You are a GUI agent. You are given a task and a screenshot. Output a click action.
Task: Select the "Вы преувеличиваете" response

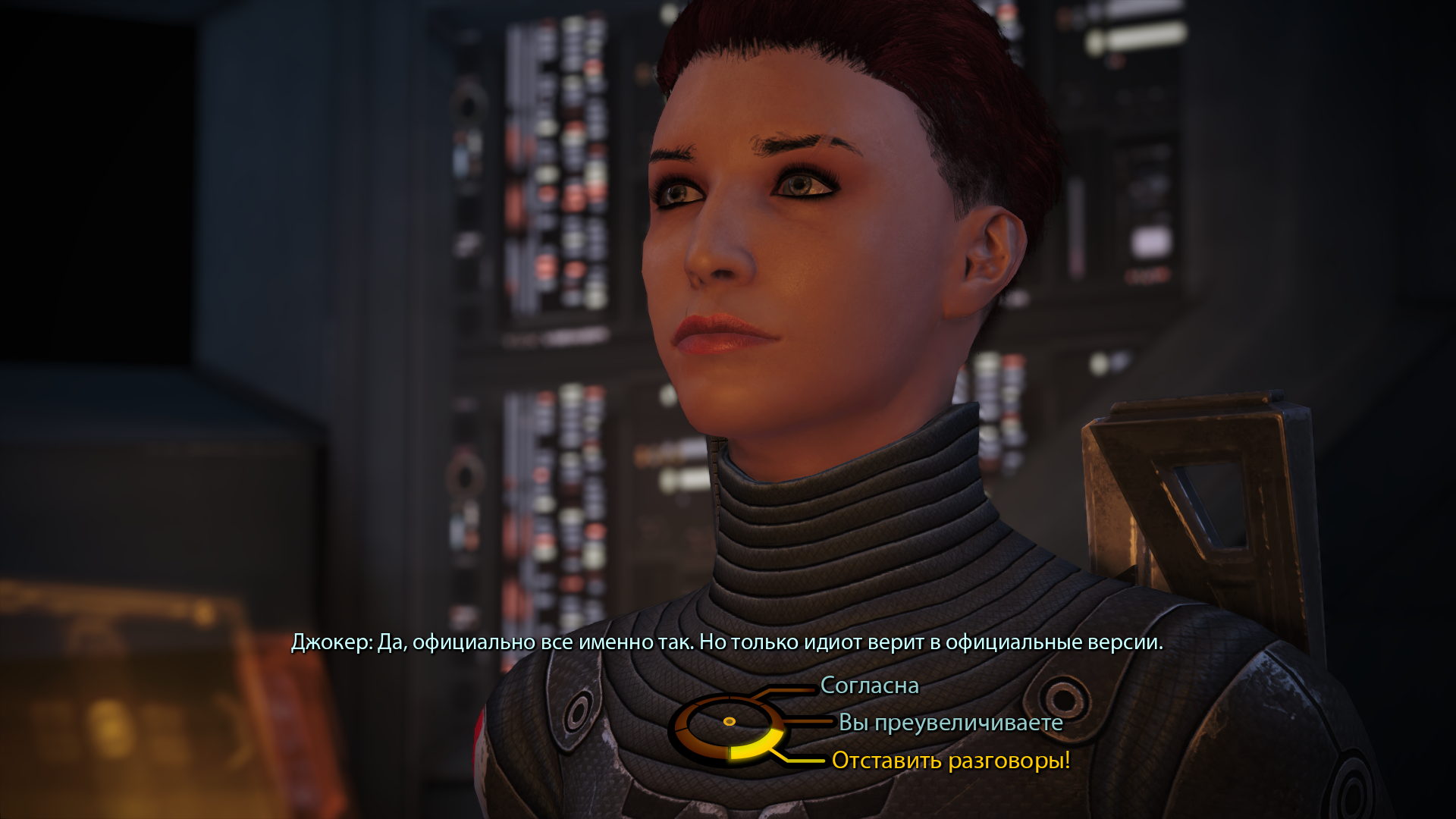coord(950,723)
